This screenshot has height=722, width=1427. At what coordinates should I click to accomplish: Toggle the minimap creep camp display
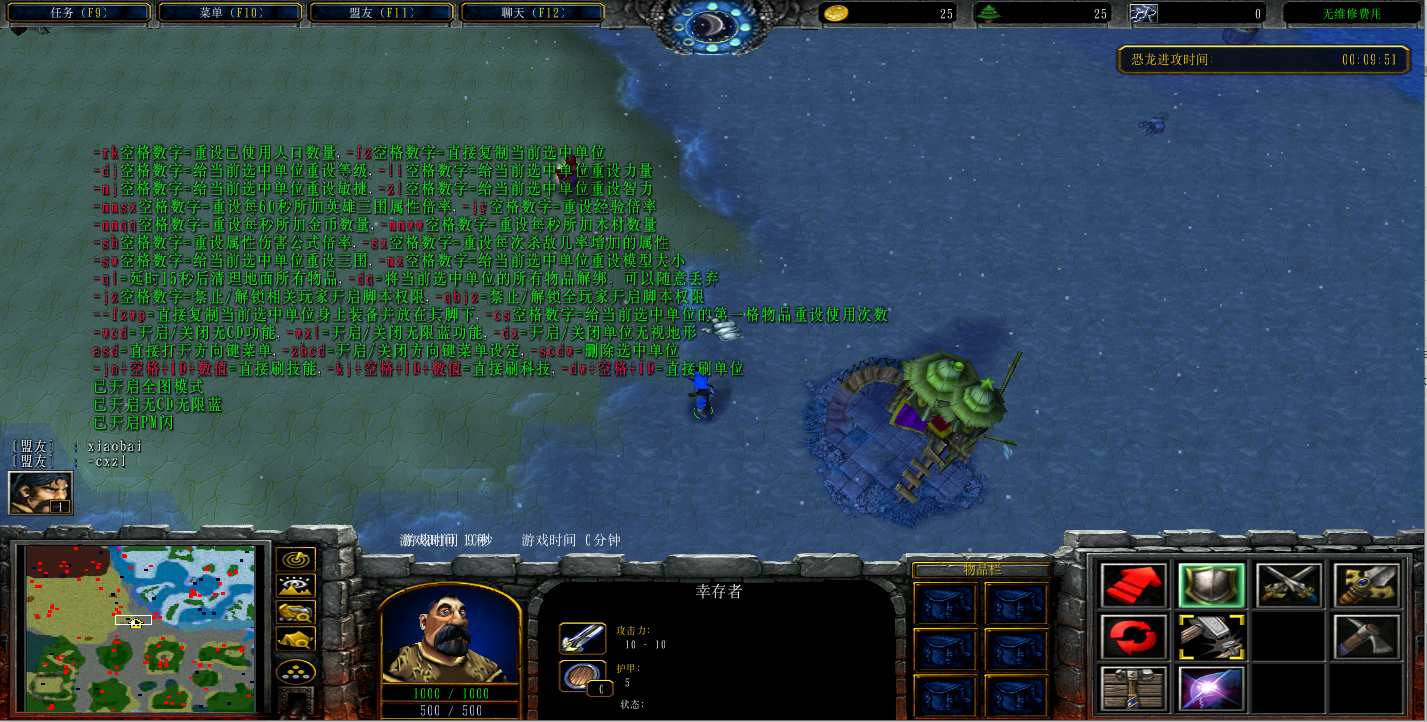click(x=296, y=638)
